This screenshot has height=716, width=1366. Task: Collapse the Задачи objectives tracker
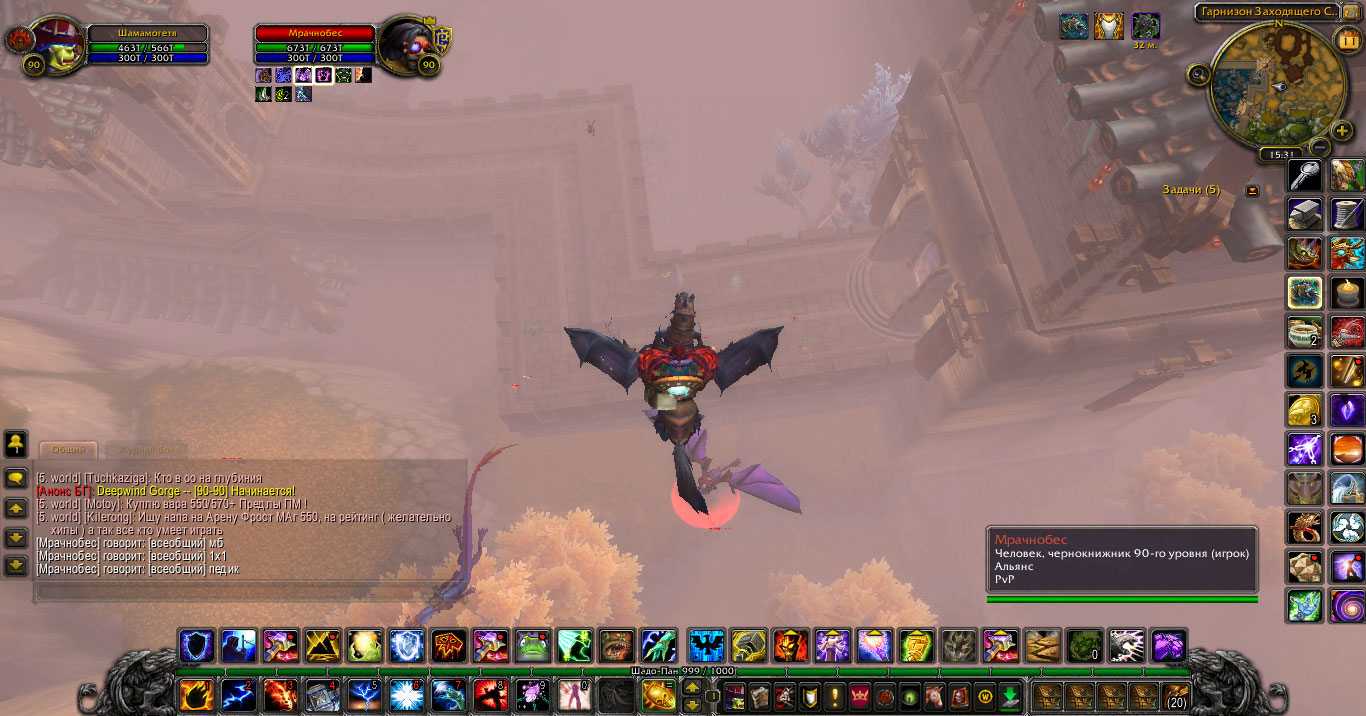(x=1252, y=190)
